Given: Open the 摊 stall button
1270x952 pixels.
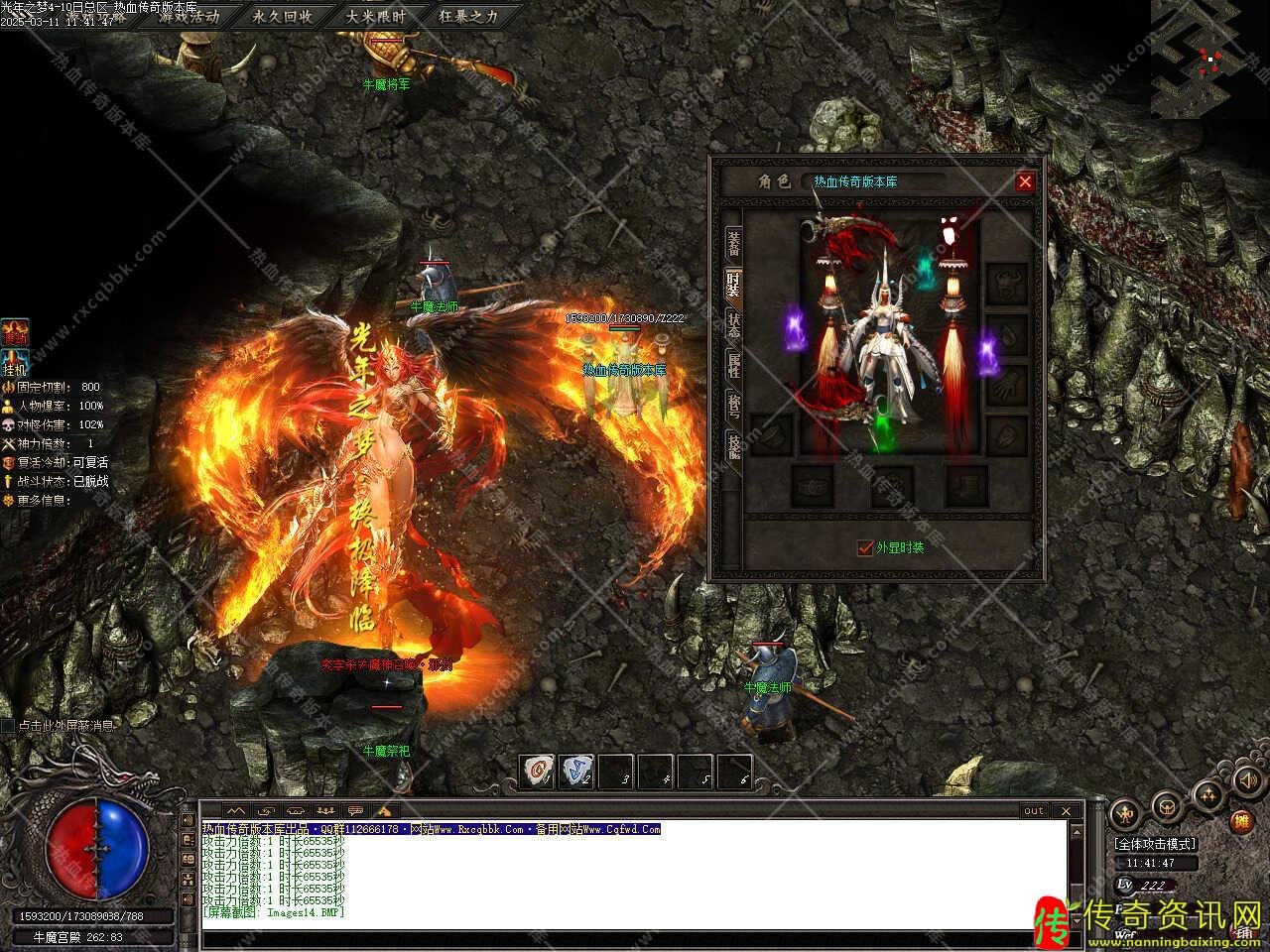Looking at the screenshot, I should [x=1240, y=821].
